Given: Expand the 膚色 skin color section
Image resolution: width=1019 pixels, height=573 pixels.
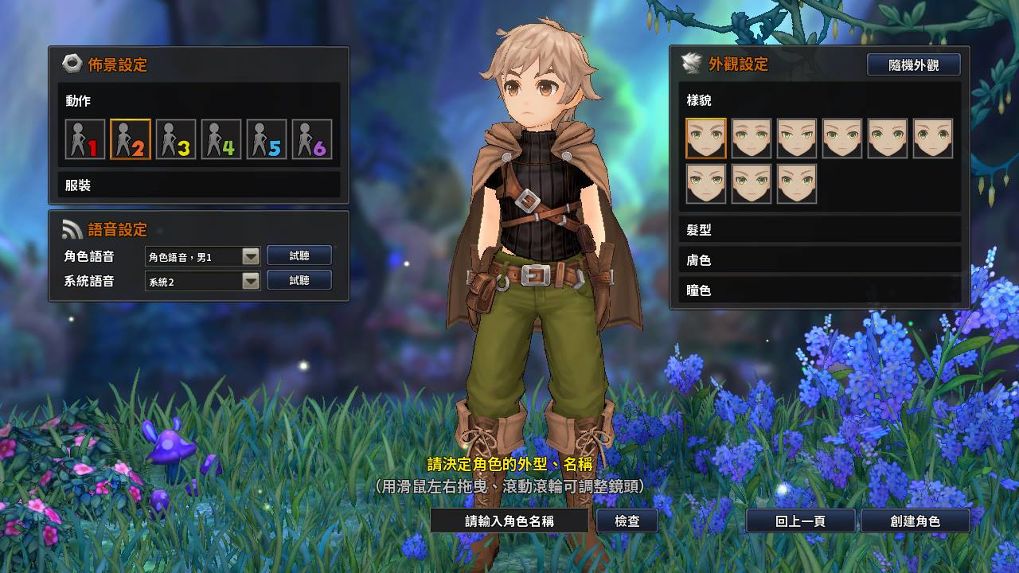Looking at the screenshot, I should click(818, 260).
